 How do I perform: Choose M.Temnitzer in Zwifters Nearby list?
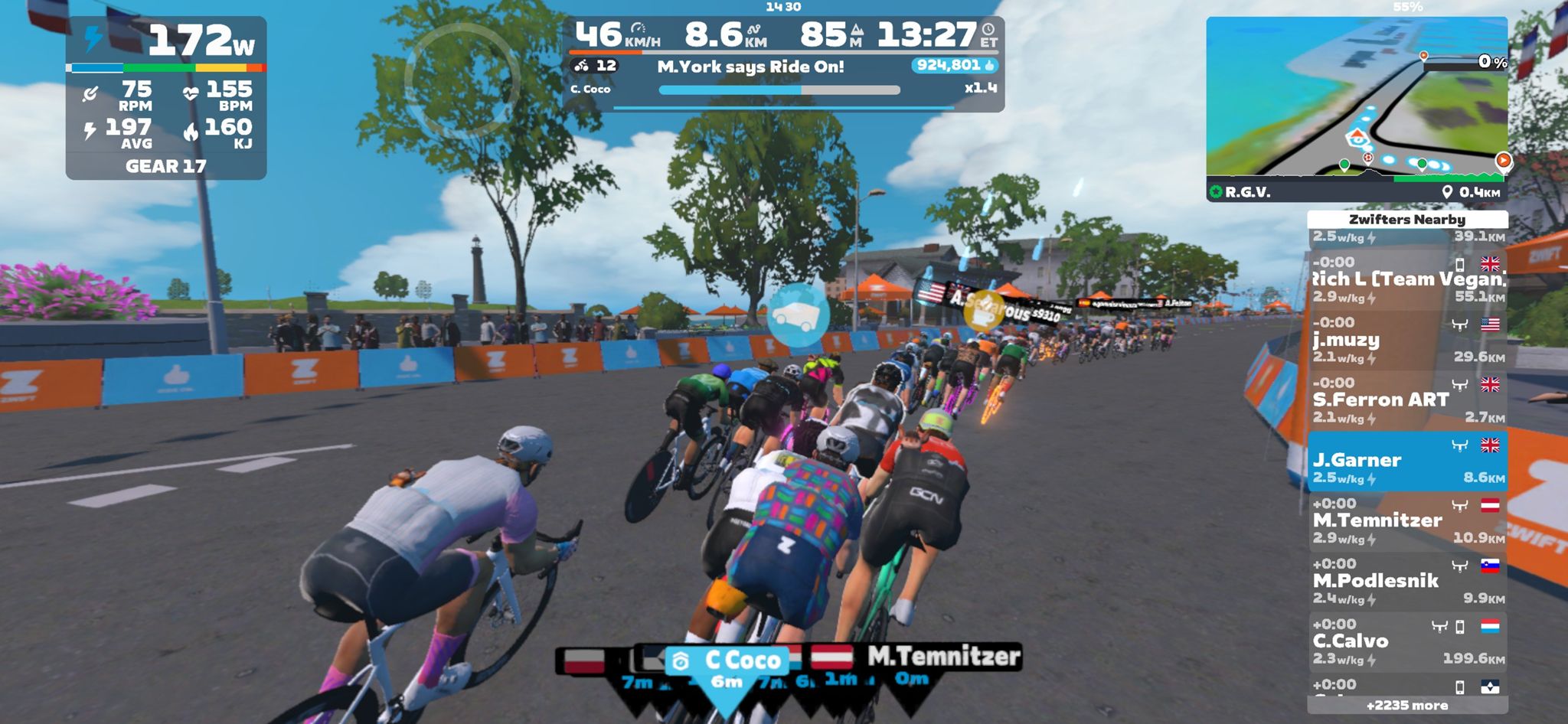click(x=1407, y=522)
